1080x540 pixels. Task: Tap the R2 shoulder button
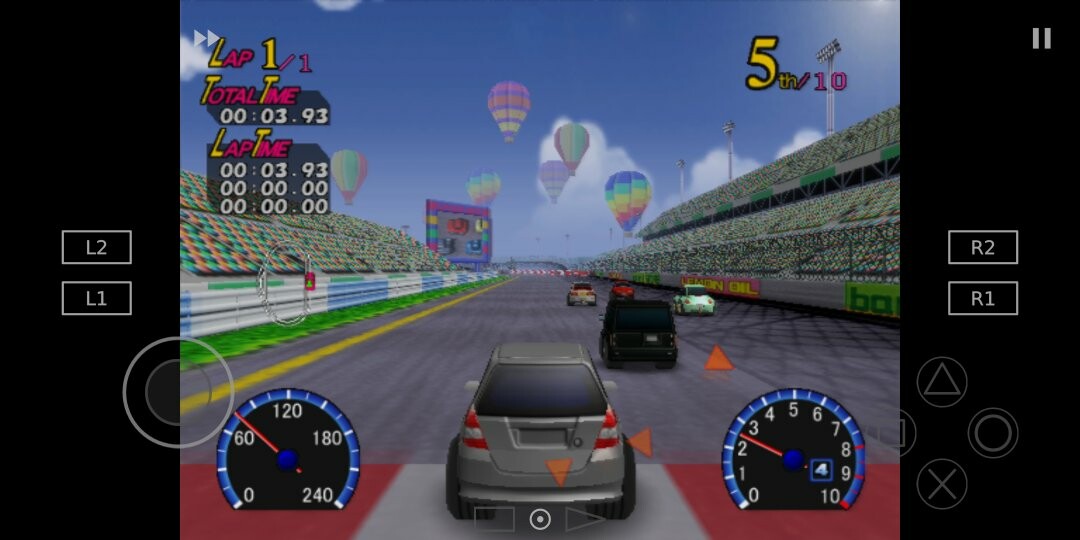pos(982,247)
